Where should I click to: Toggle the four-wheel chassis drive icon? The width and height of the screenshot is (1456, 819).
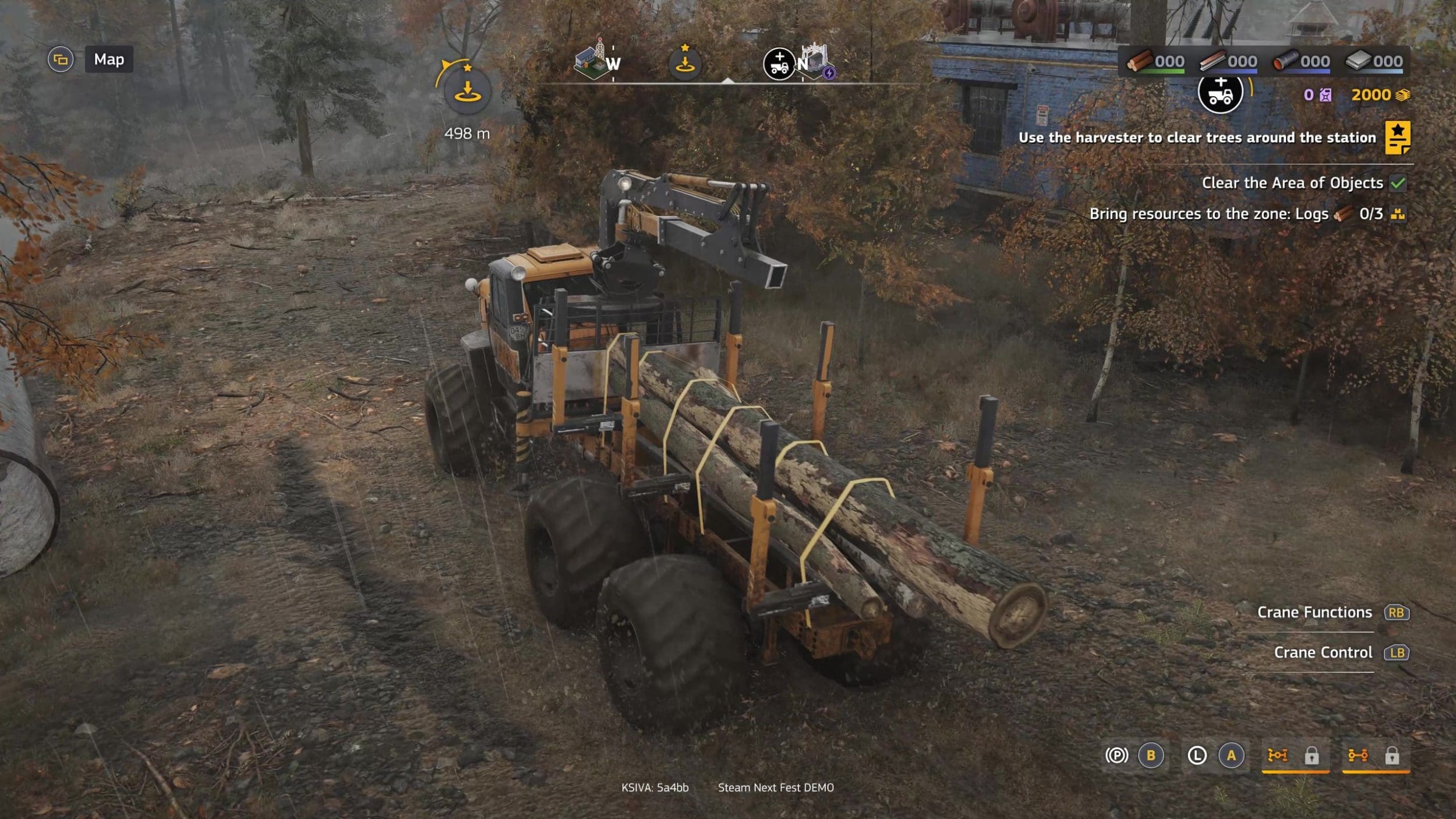[x=1278, y=756]
